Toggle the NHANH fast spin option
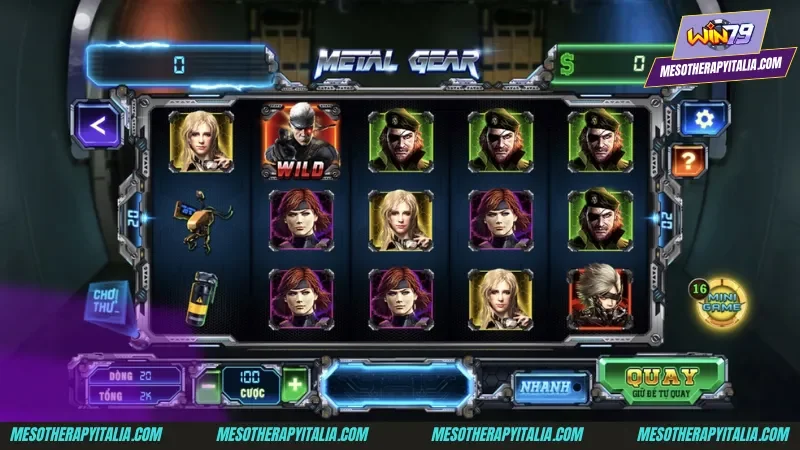Image resolution: width=800 pixels, height=450 pixels. click(x=544, y=386)
